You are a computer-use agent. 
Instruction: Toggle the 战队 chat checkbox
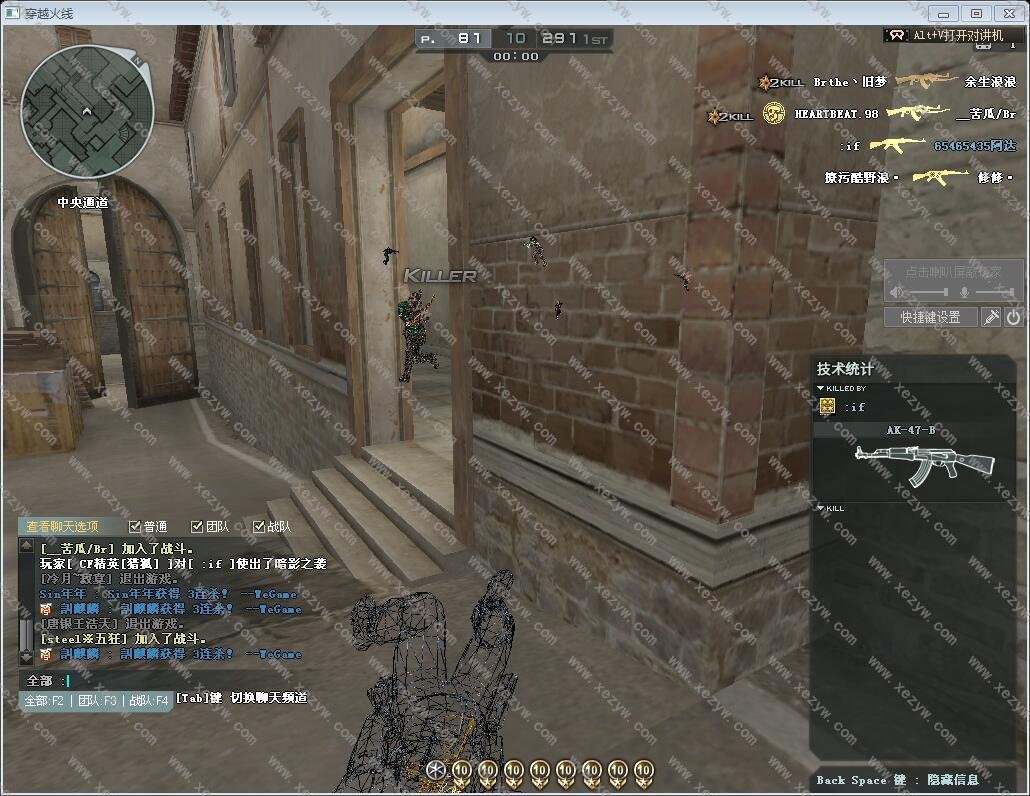pos(259,527)
